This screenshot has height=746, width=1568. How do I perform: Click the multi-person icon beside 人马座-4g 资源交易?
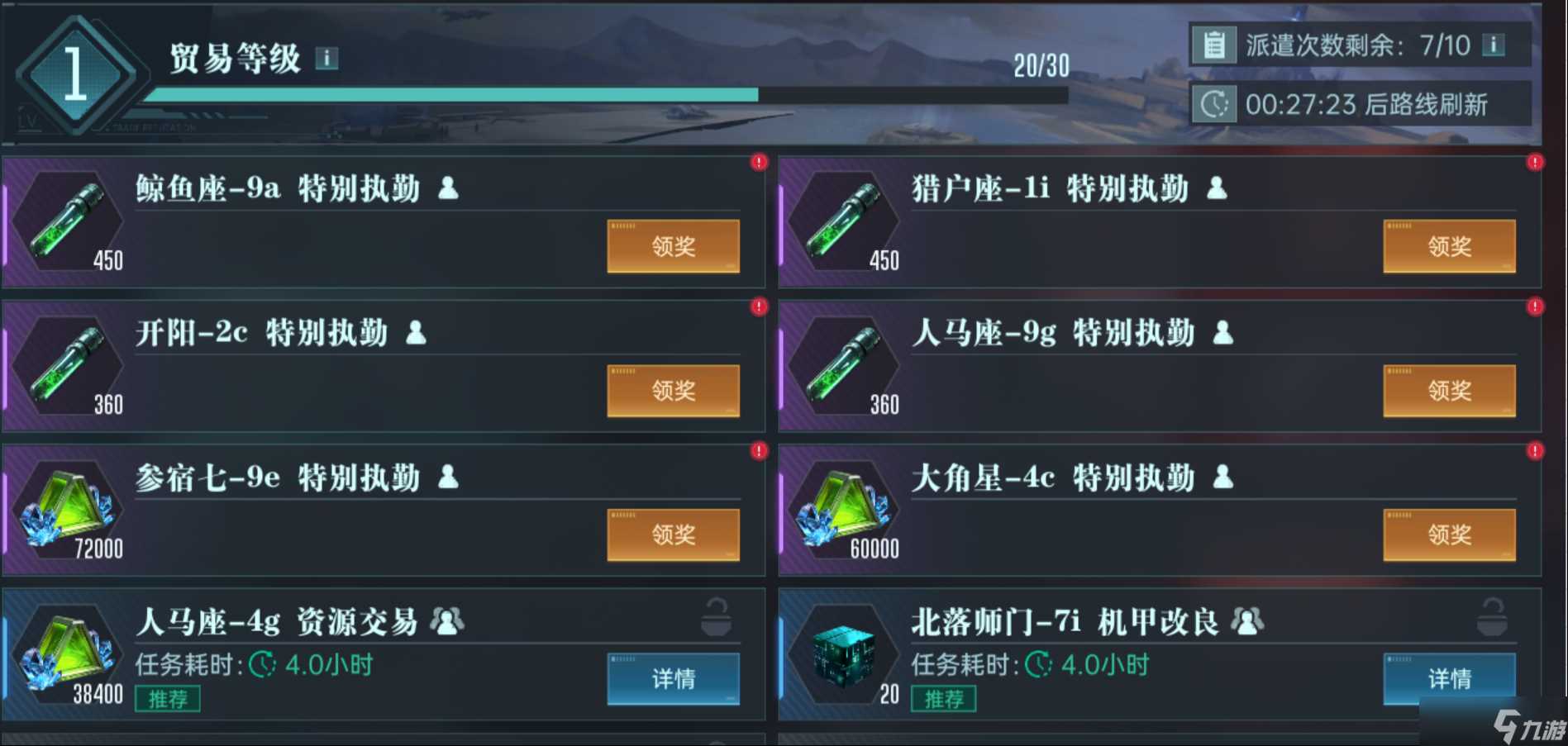pyautogui.click(x=447, y=620)
